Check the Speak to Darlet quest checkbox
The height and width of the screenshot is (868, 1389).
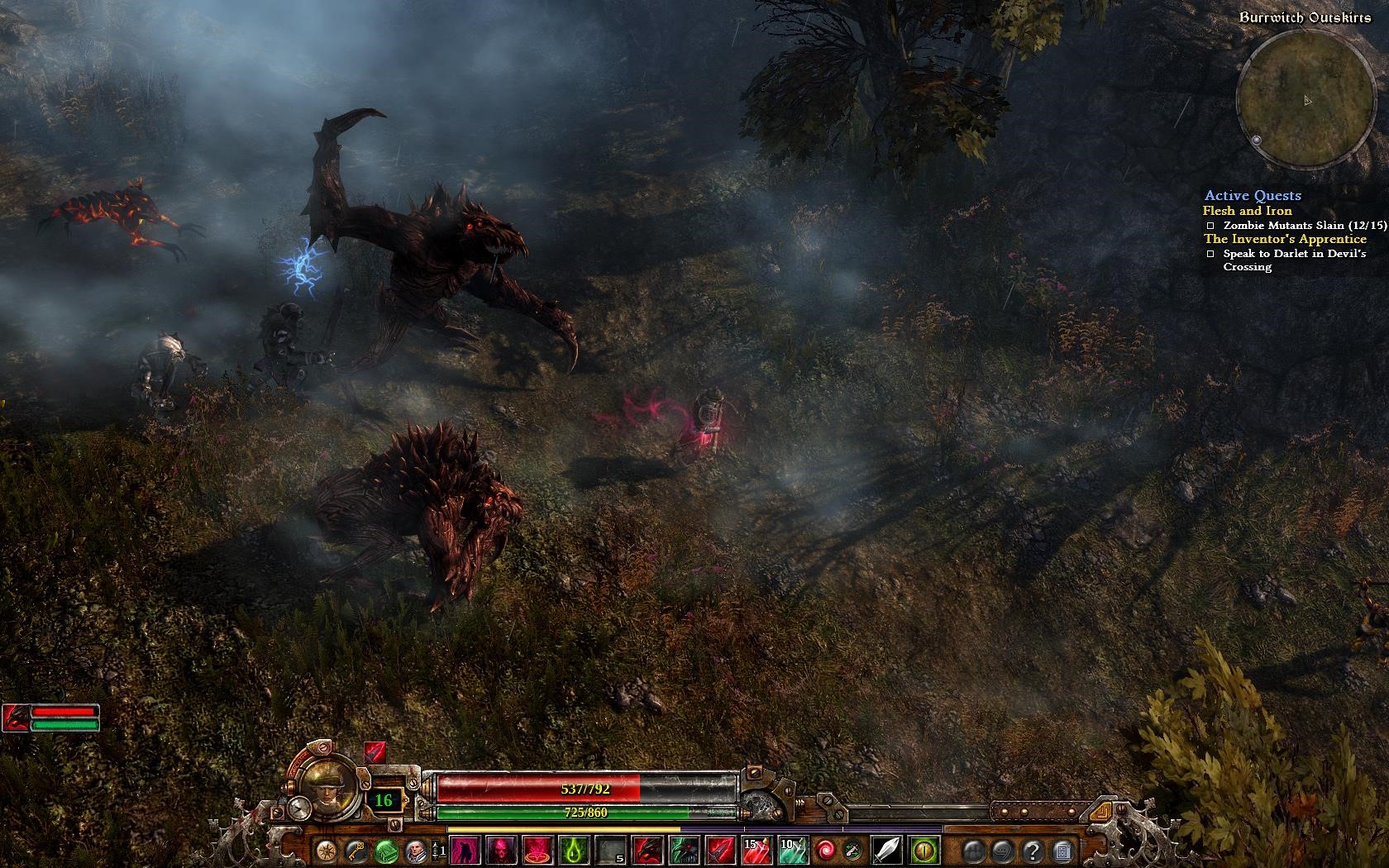tap(1209, 255)
